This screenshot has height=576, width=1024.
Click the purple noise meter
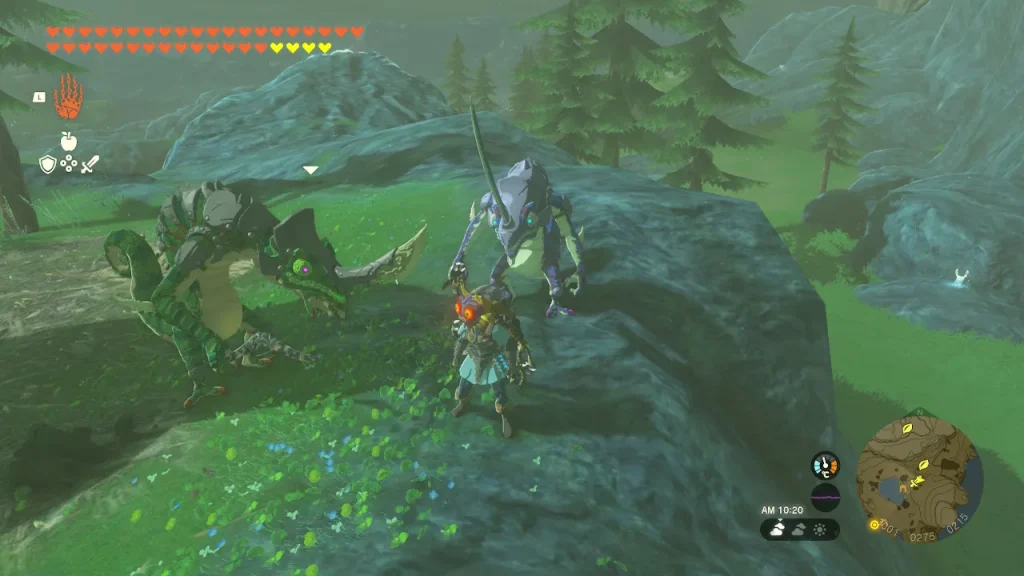pyautogui.click(x=825, y=497)
